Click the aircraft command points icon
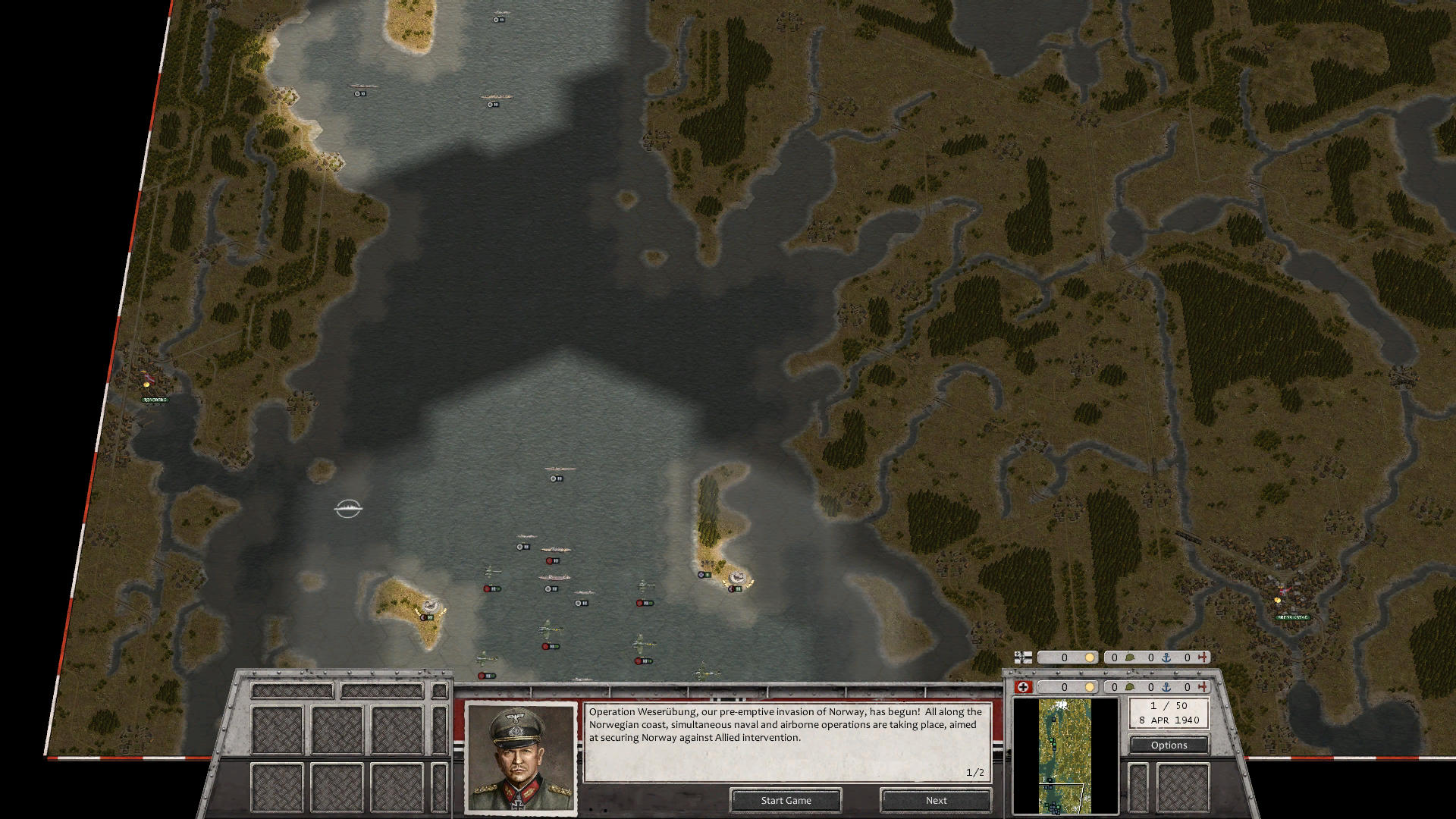 point(1203,688)
